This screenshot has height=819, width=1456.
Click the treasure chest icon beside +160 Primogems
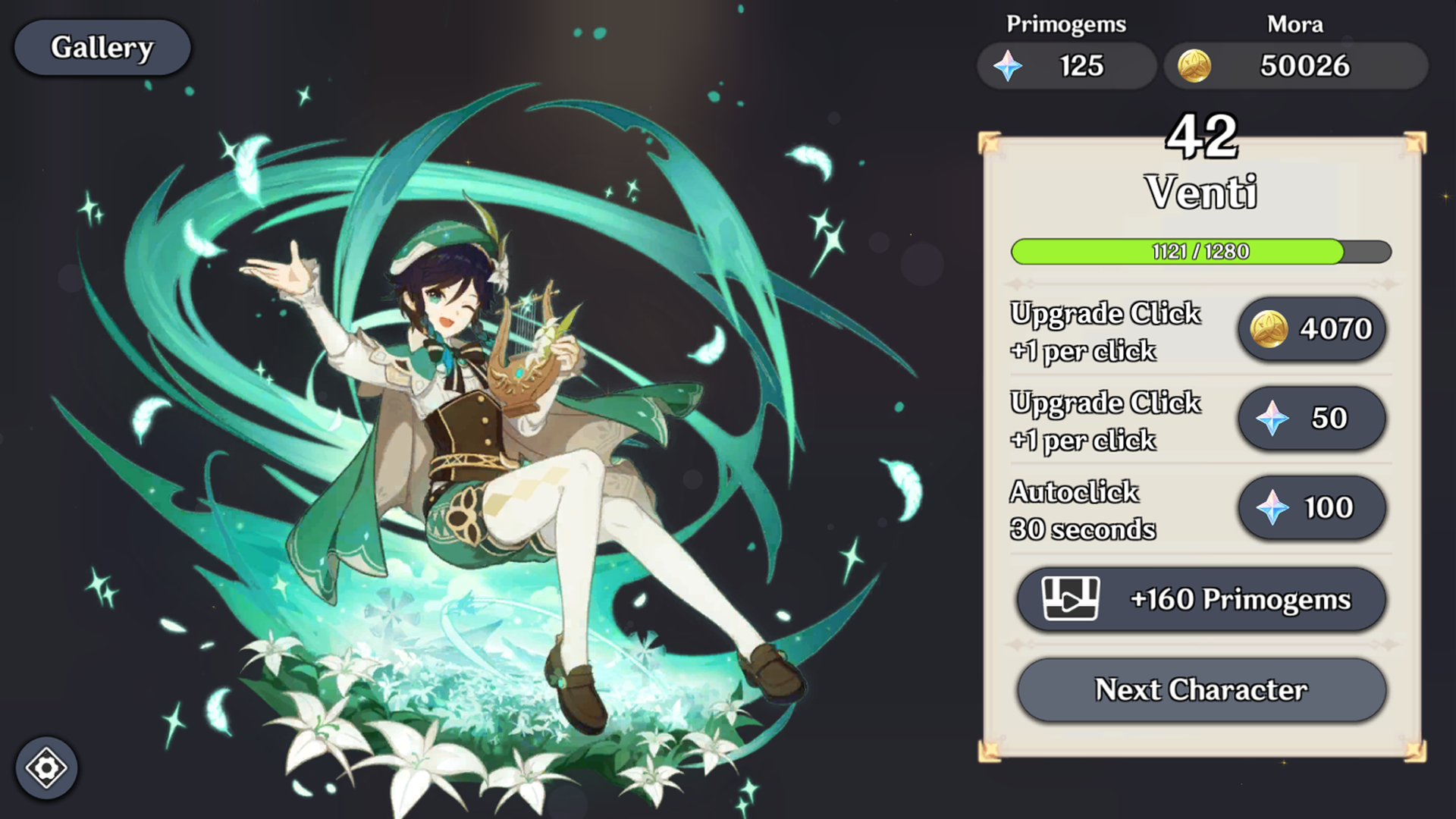1073,599
